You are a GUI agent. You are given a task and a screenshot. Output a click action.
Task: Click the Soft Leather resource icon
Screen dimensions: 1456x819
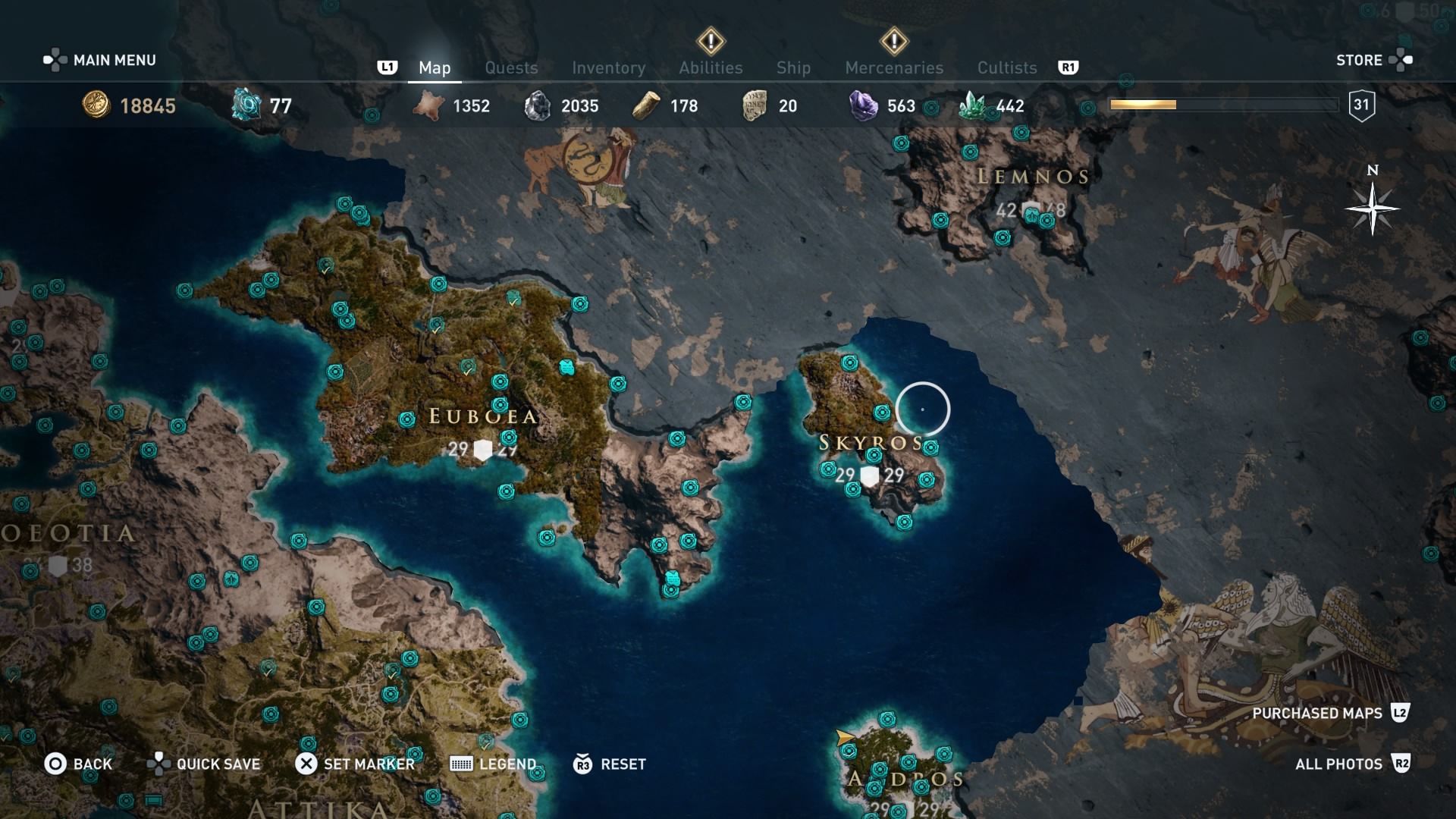click(429, 106)
